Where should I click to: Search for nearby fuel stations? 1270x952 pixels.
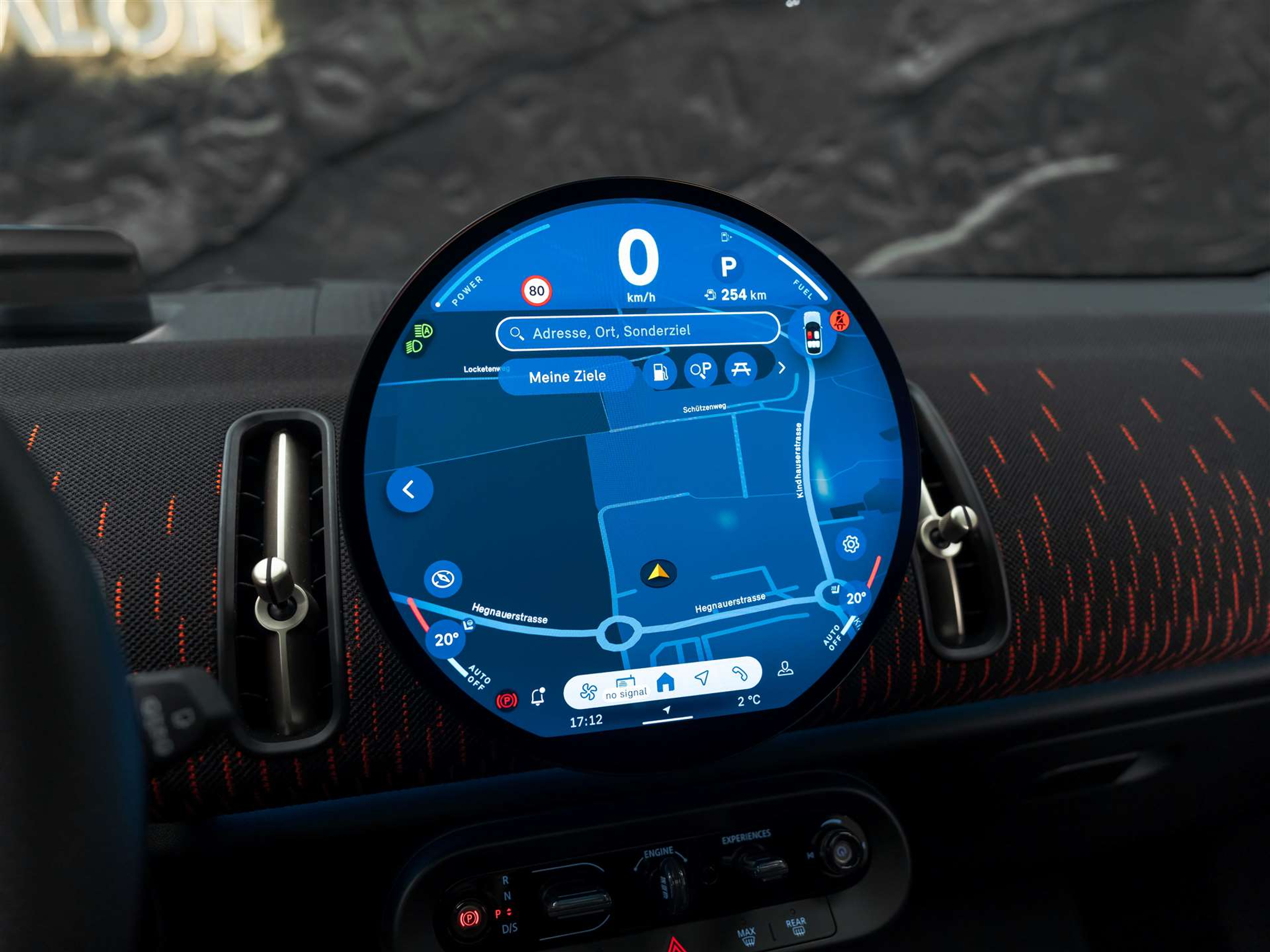(x=660, y=372)
